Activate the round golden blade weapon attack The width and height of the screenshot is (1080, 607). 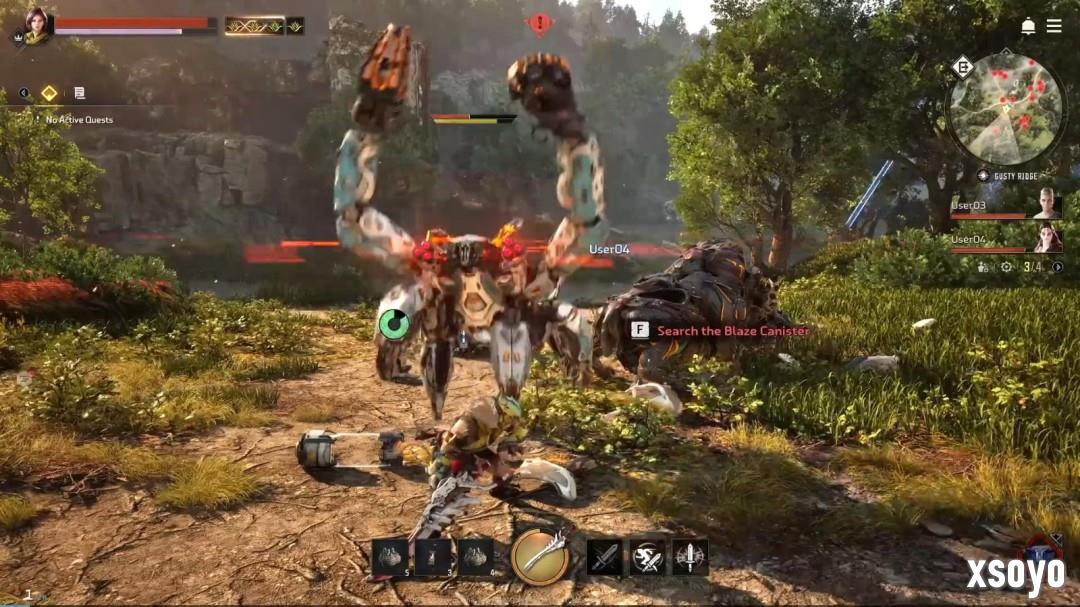(541, 556)
